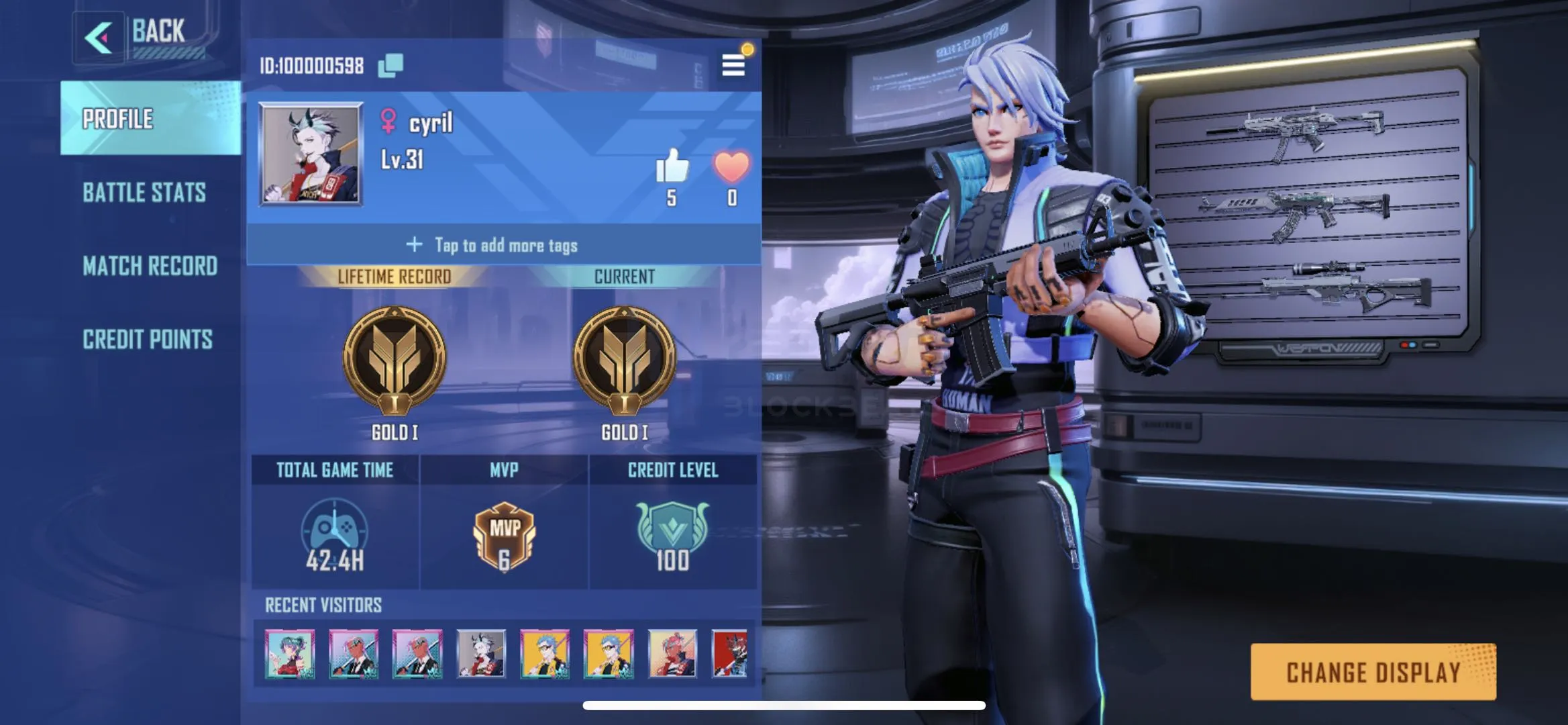
Task: Select the red-background visitor avatar
Action: [729, 654]
